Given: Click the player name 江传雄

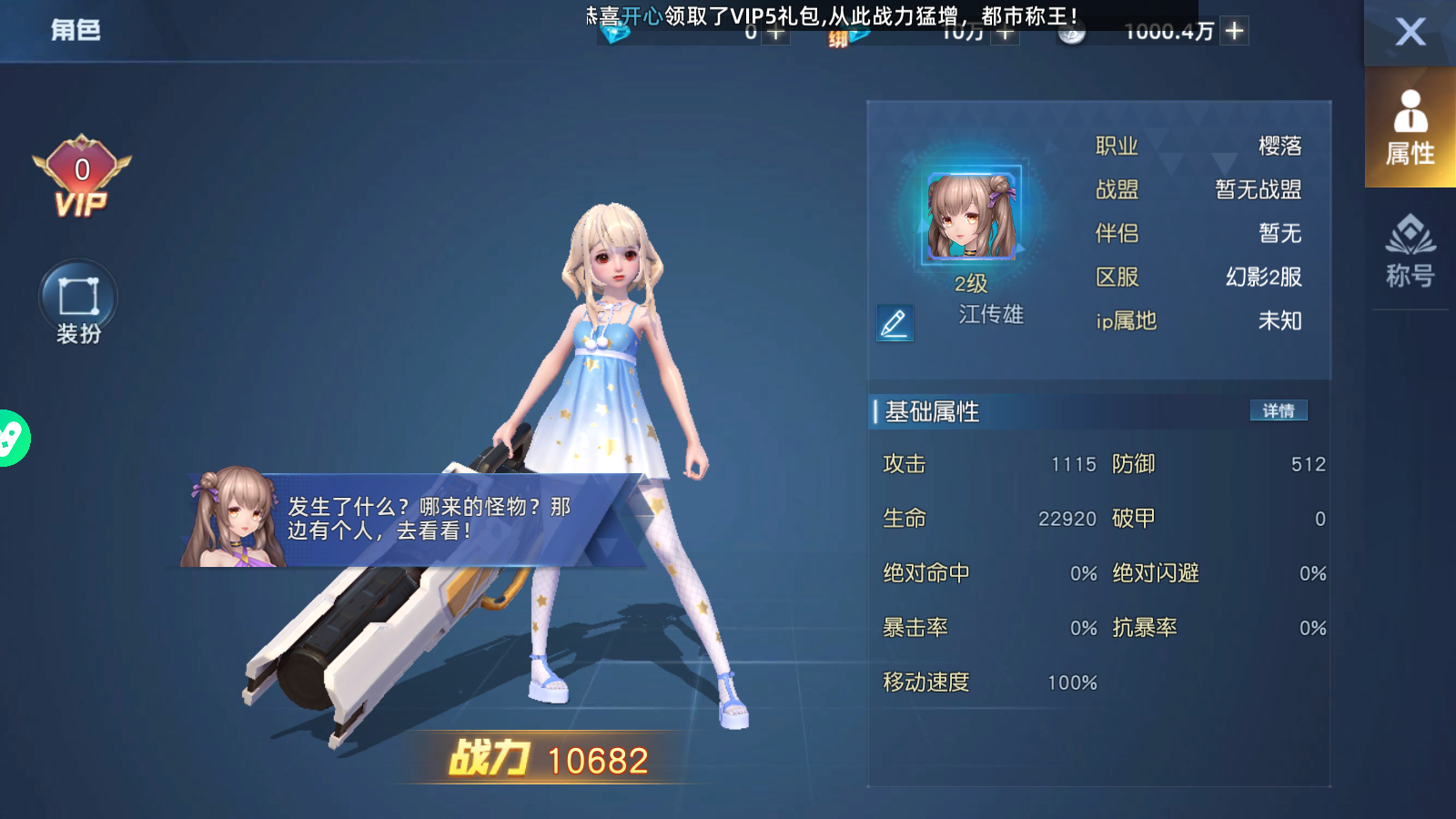Looking at the screenshot, I should point(993,316).
